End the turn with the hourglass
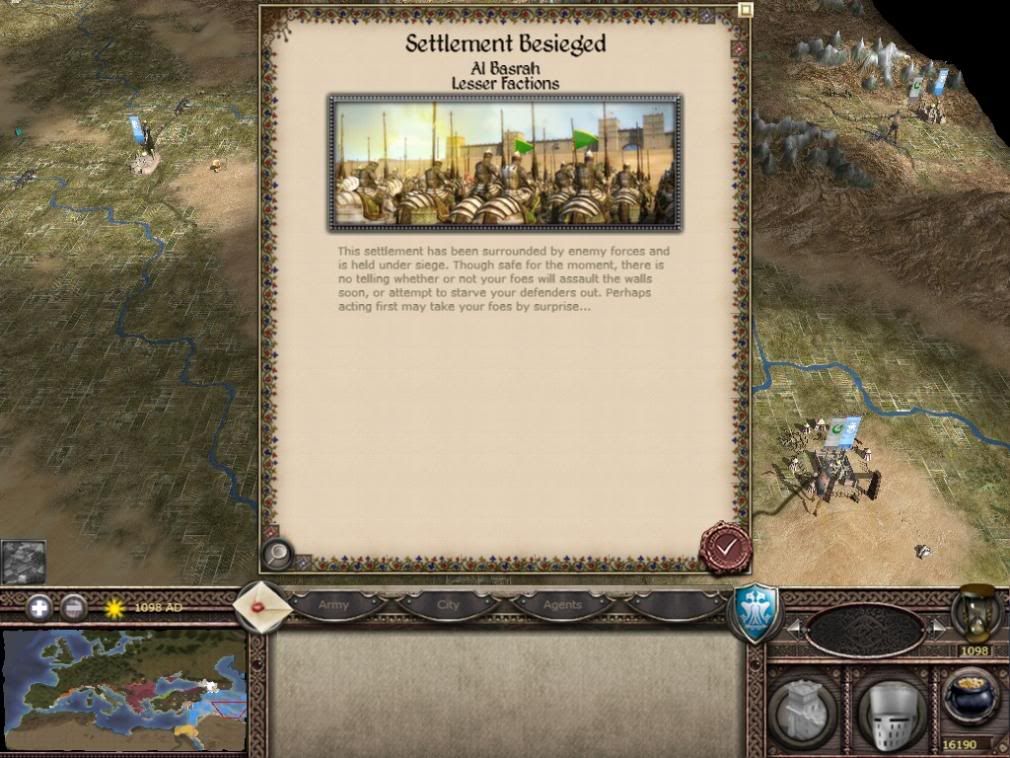The height and width of the screenshot is (758, 1010). (x=974, y=613)
